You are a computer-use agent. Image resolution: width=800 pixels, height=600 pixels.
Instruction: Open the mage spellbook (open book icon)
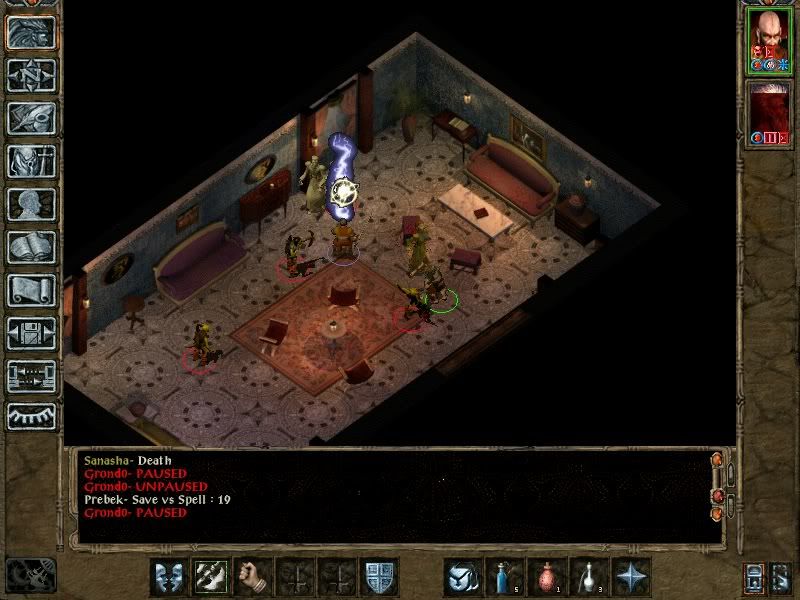(31, 248)
